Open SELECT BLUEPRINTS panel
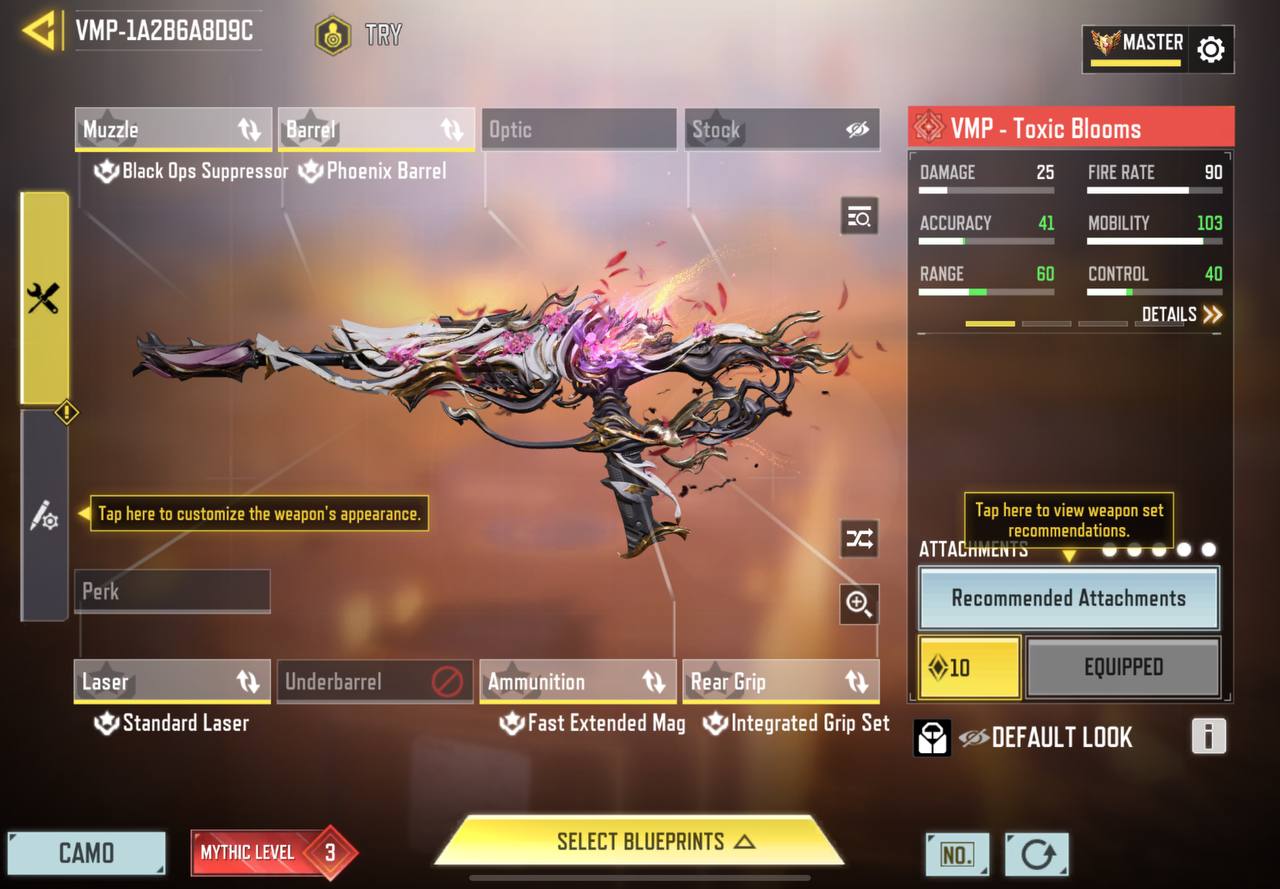This screenshot has height=889, width=1280. pyautogui.click(x=640, y=841)
